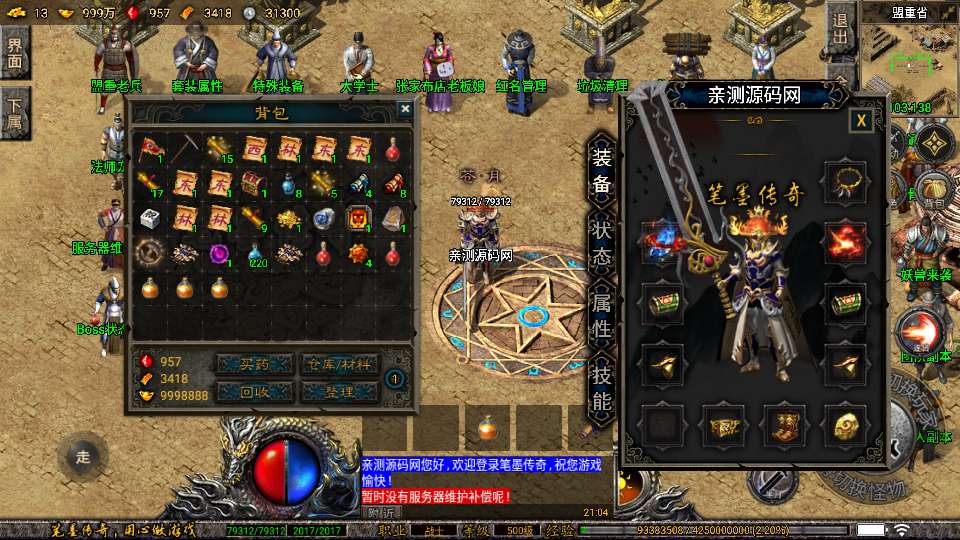Sort the bag with 整理 button
This screenshot has height=540, width=960.
[x=339, y=391]
